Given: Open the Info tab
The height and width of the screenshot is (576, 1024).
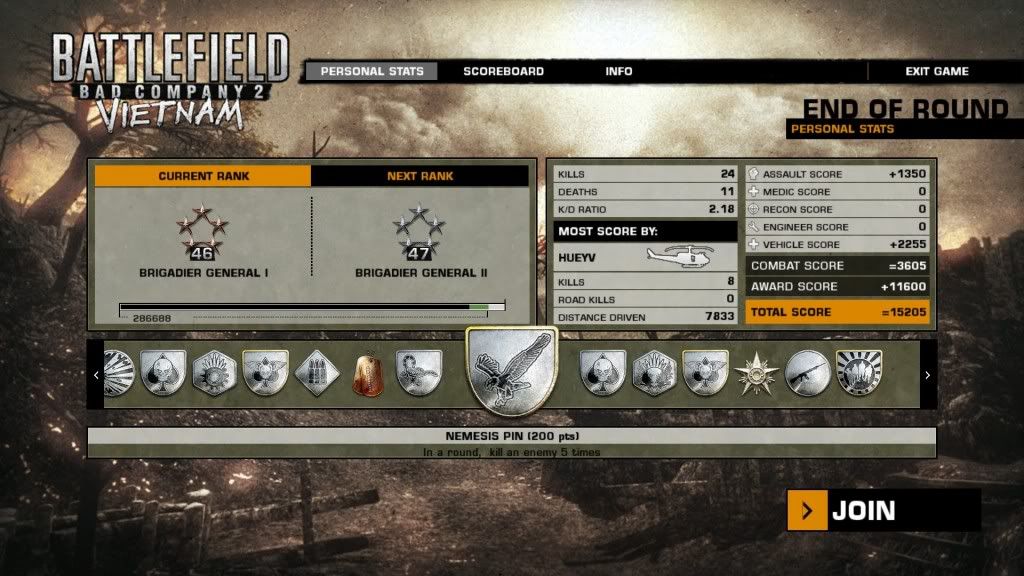Looking at the screenshot, I should [618, 72].
